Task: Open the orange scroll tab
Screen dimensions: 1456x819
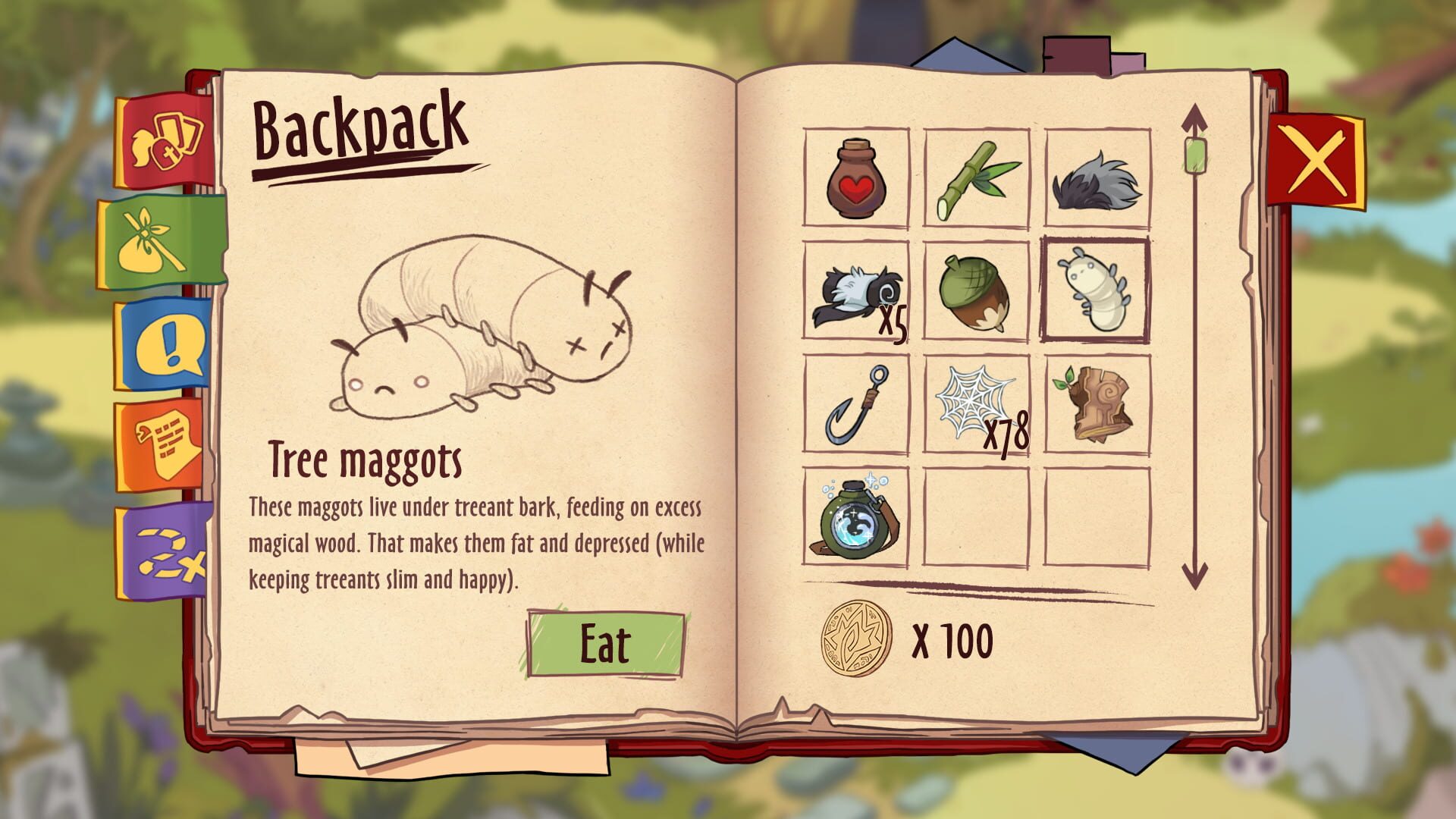Action: click(x=165, y=446)
